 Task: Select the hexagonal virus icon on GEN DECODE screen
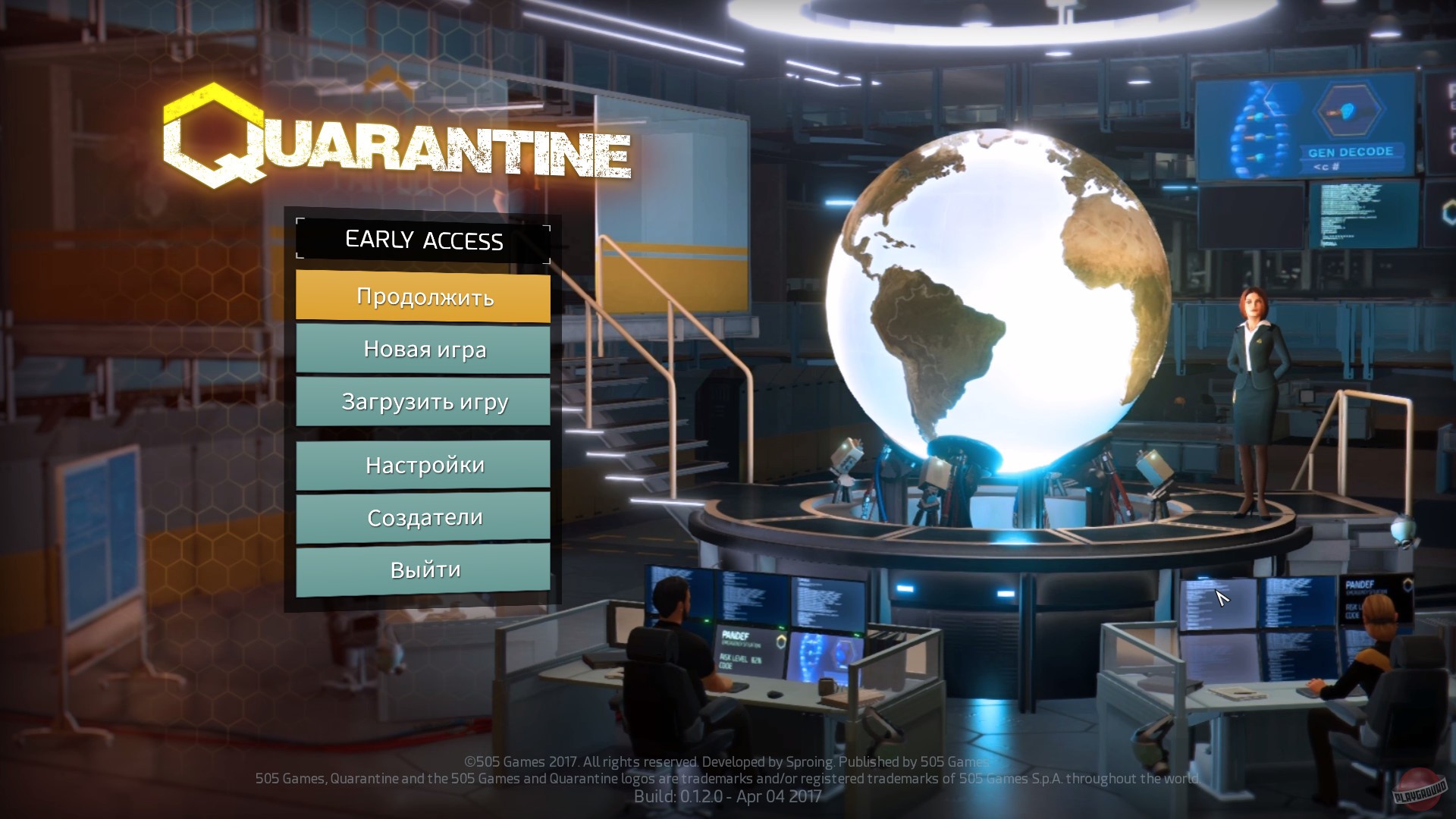pyautogui.click(x=1349, y=110)
